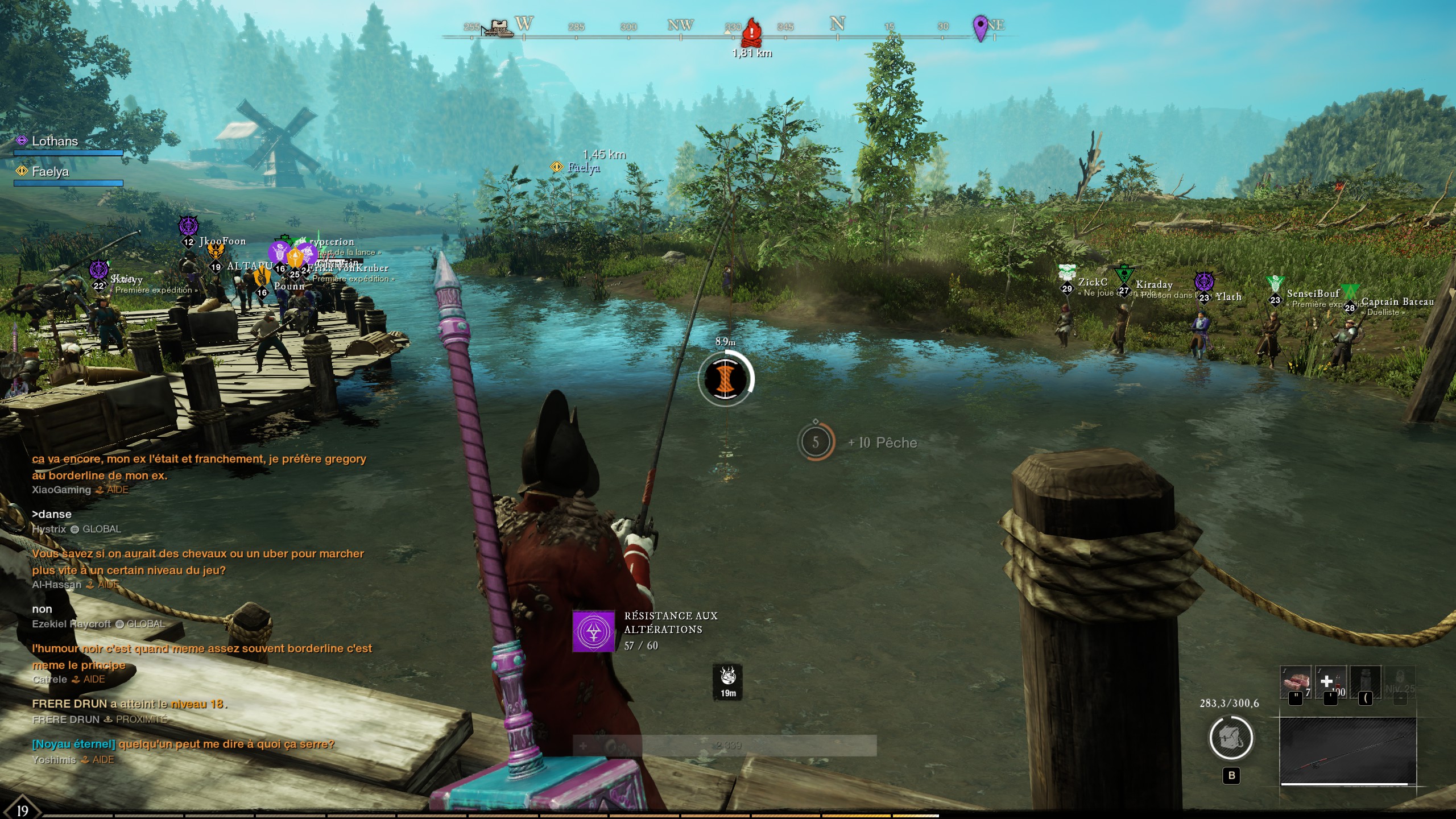1456x819 pixels.
Task: Select group member Faelya in party list
Action: tap(50, 171)
